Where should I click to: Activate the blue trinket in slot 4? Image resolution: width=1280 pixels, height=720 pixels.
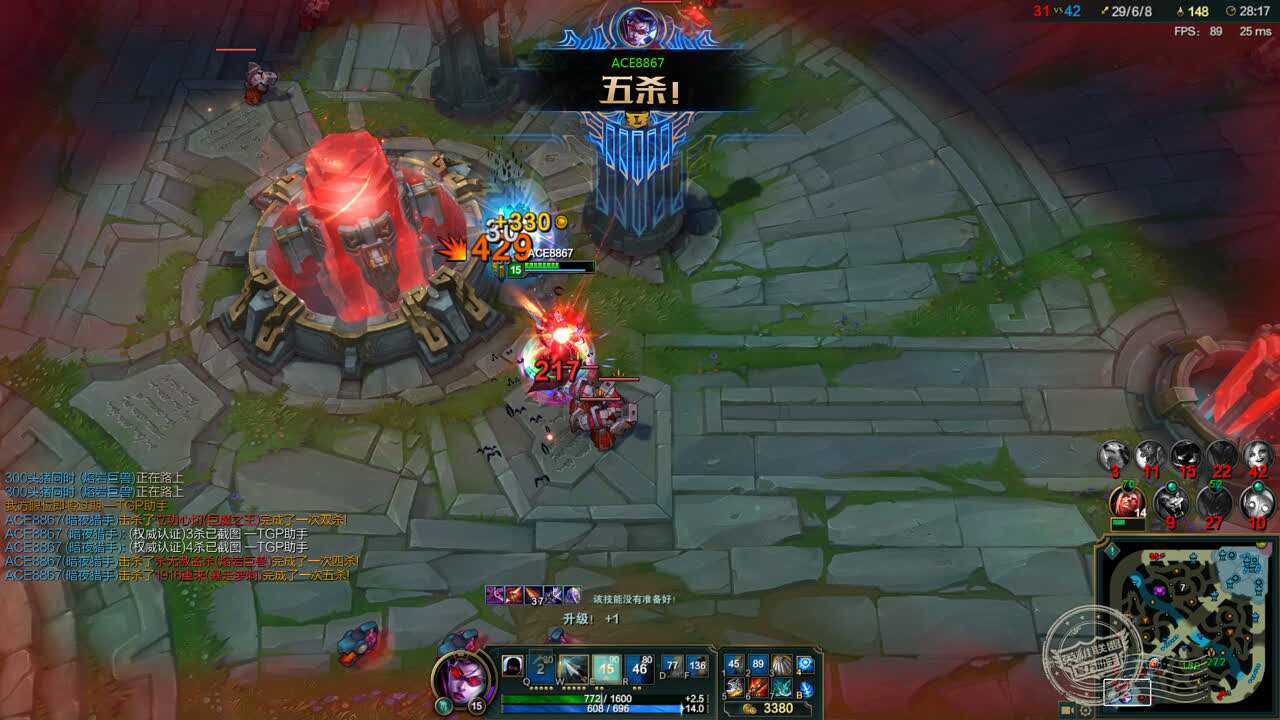805,665
